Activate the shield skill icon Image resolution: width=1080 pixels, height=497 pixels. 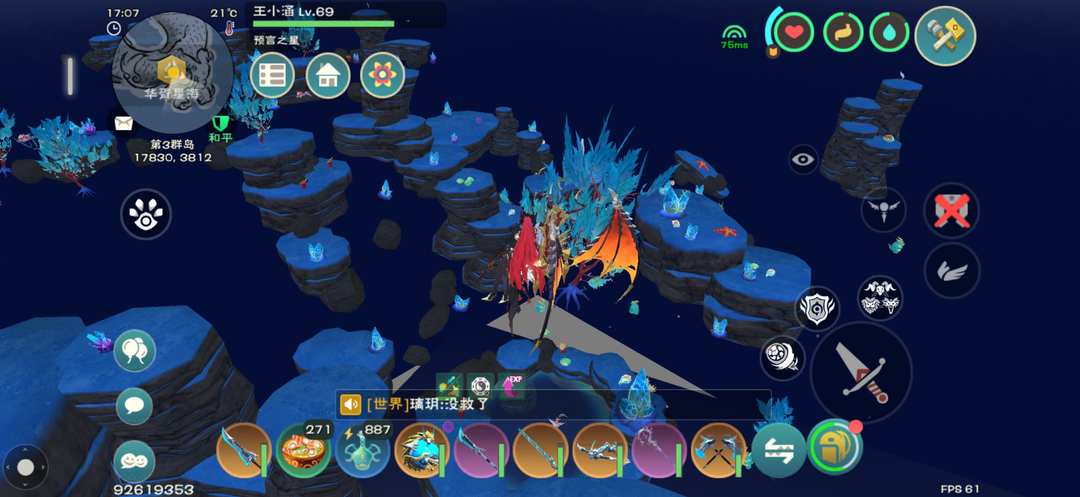817,309
